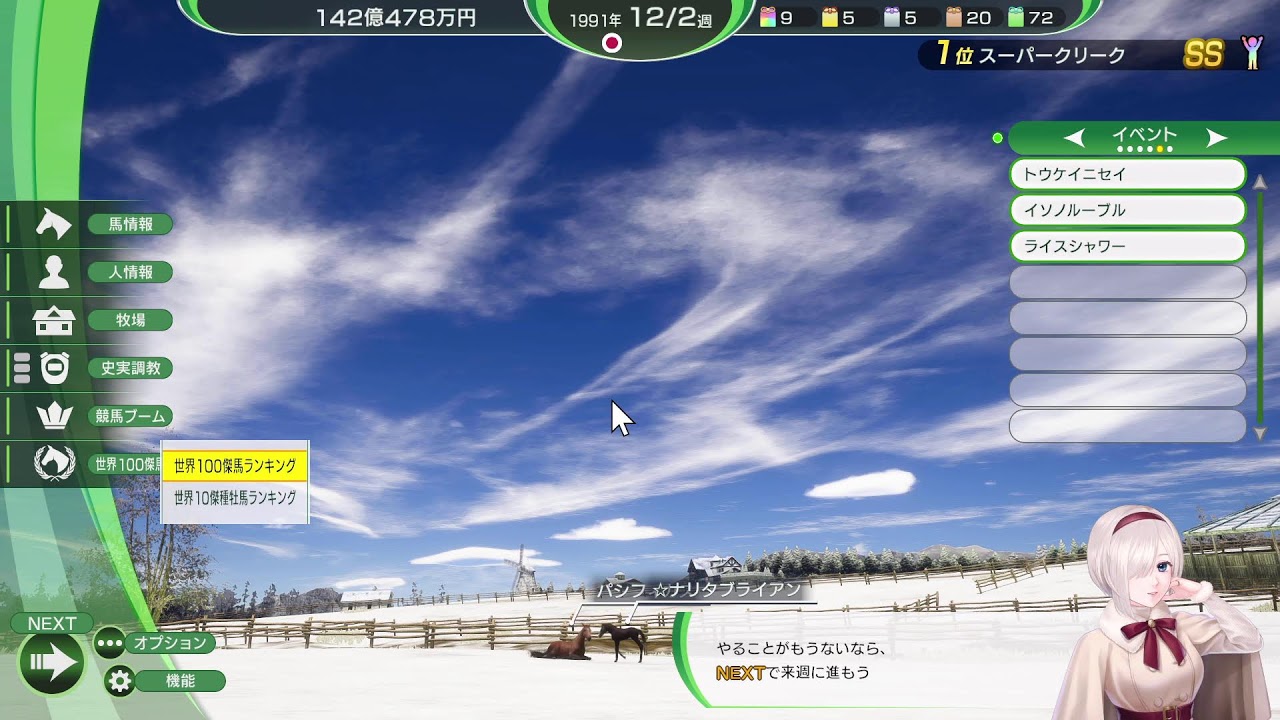
Task: Open the イソノルーブル event
Action: [x=1127, y=210]
